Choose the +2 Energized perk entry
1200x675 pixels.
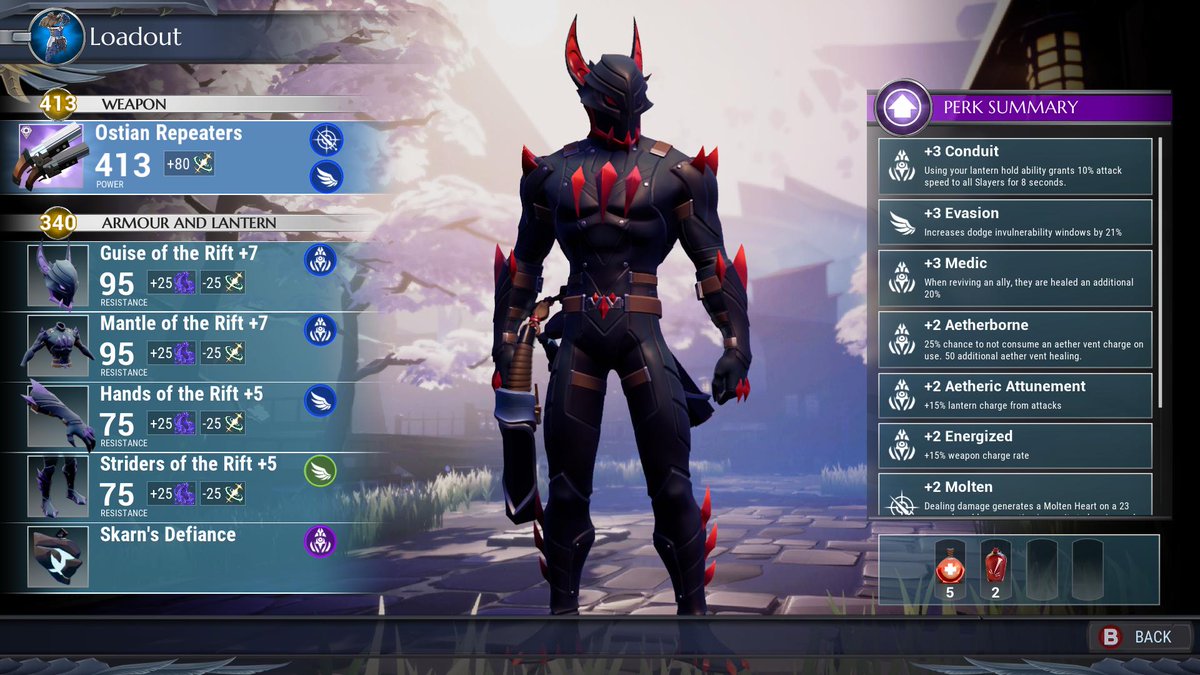(1015, 445)
